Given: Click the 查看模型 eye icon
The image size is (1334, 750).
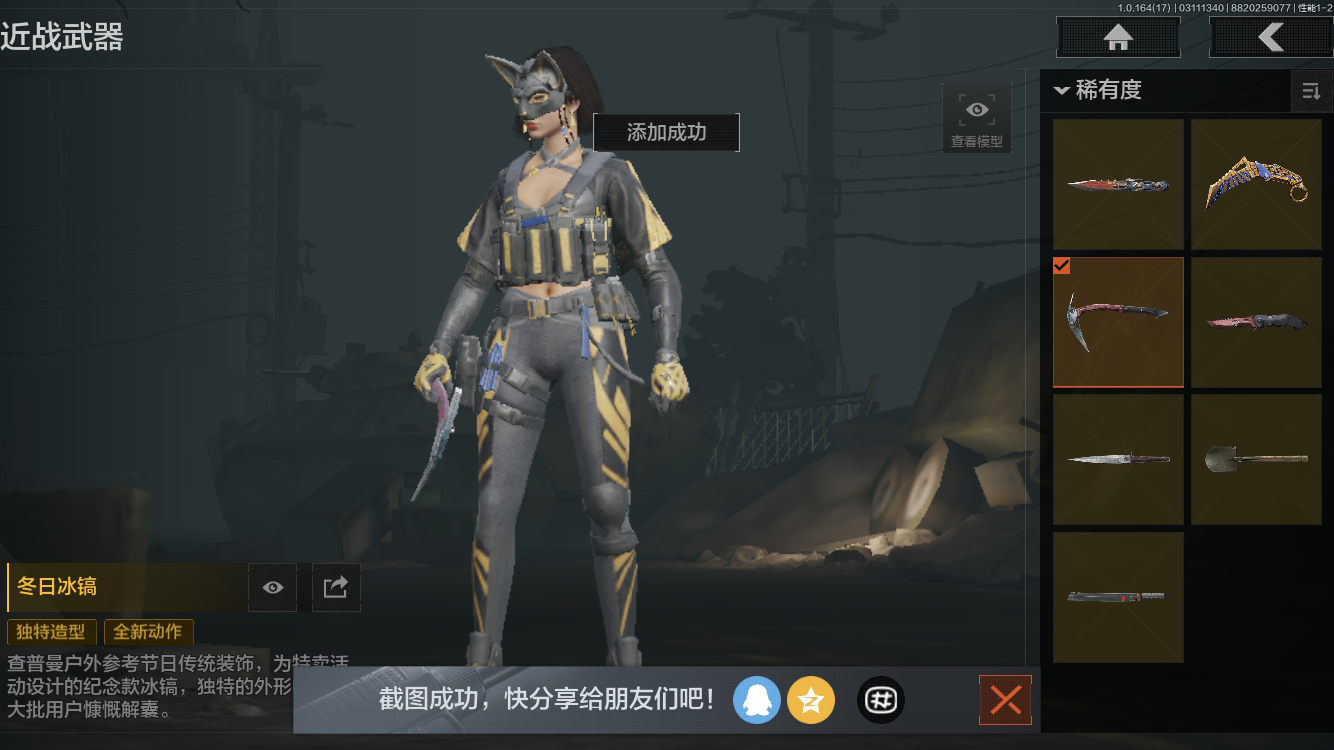Looking at the screenshot, I should (x=976, y=110).
